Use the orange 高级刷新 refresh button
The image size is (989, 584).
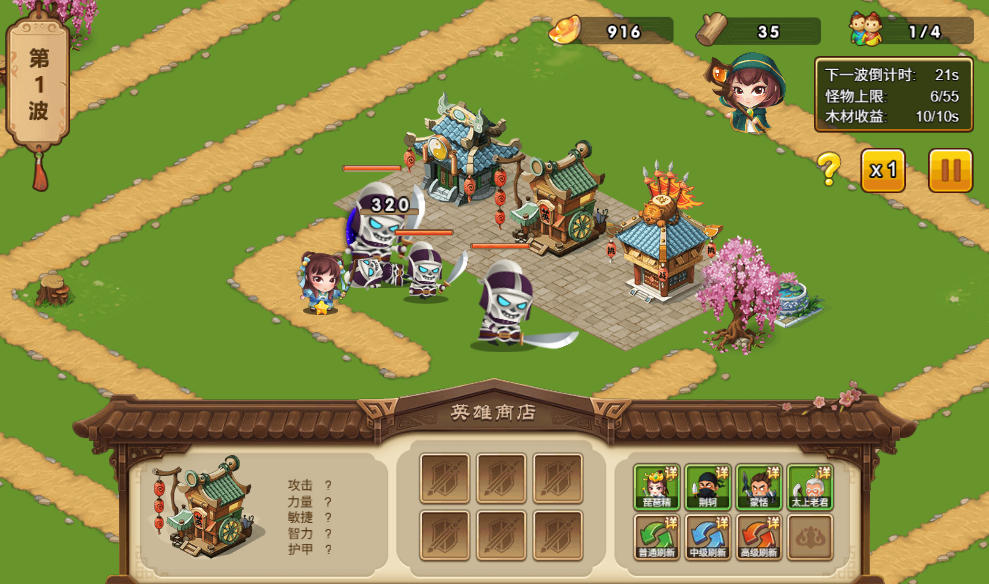pyautogui.click(x=758, y=537)
